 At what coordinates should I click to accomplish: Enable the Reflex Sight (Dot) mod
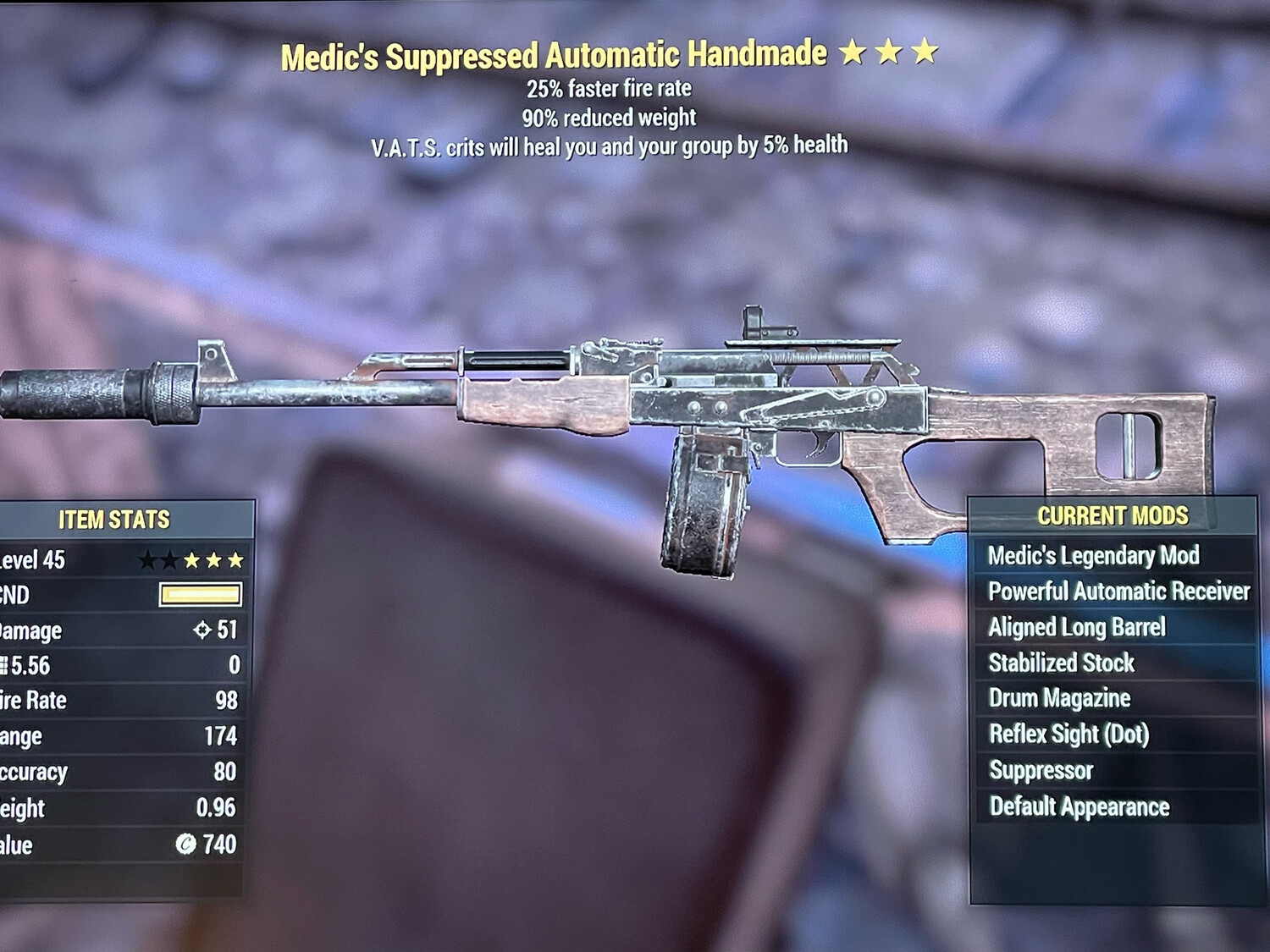pyautogui.click(x=1068, y=735)
